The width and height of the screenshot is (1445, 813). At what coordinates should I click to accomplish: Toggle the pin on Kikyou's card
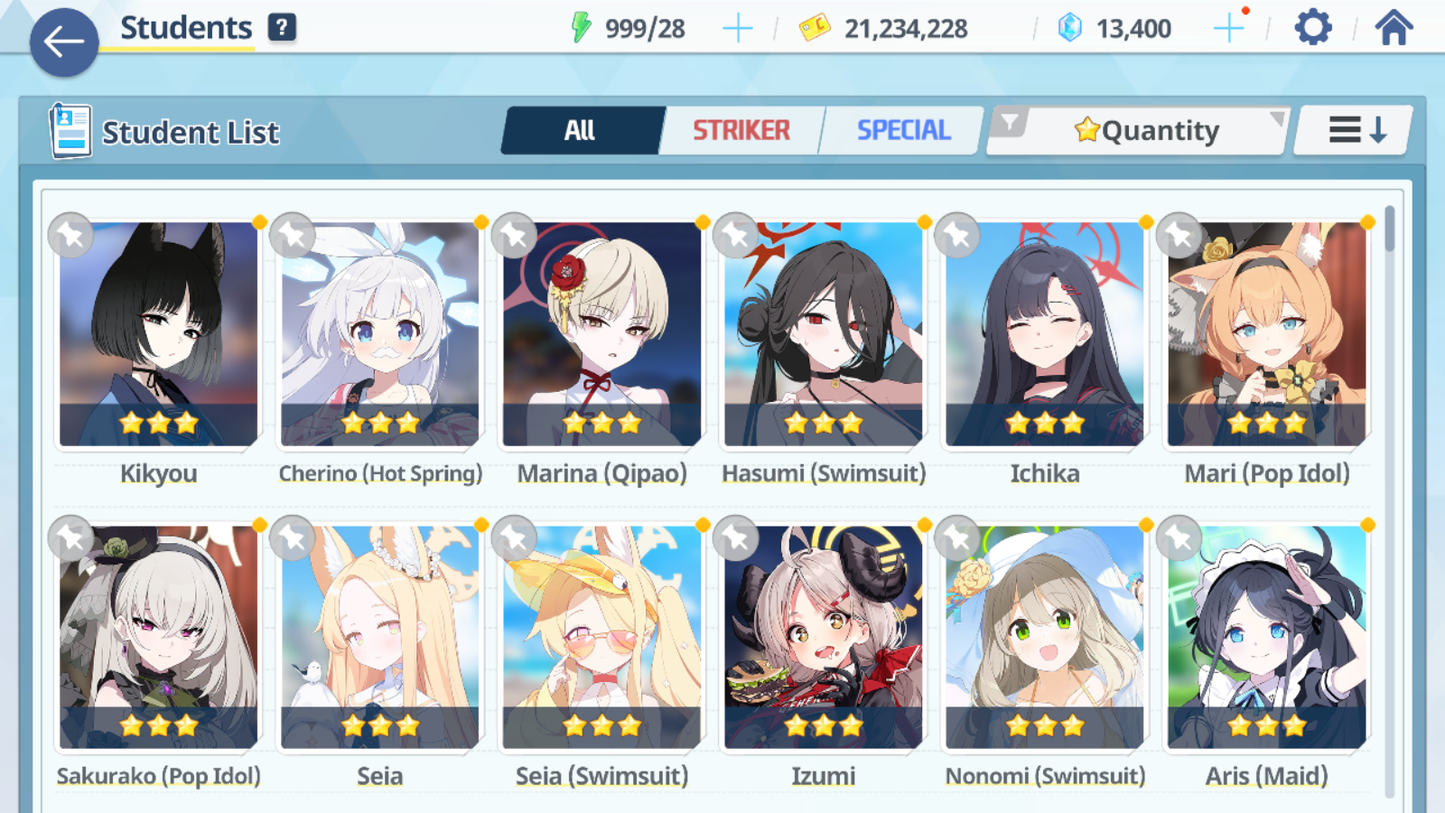coord(70,236)
